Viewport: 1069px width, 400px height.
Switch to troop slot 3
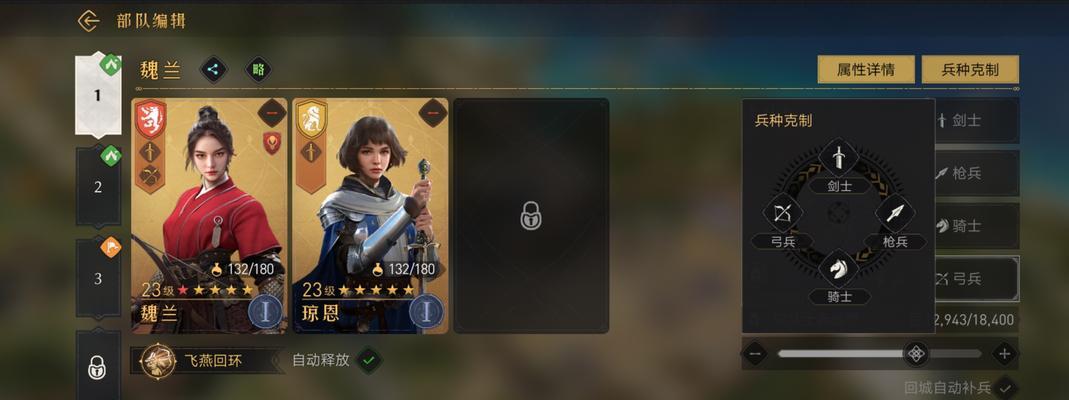98,278
